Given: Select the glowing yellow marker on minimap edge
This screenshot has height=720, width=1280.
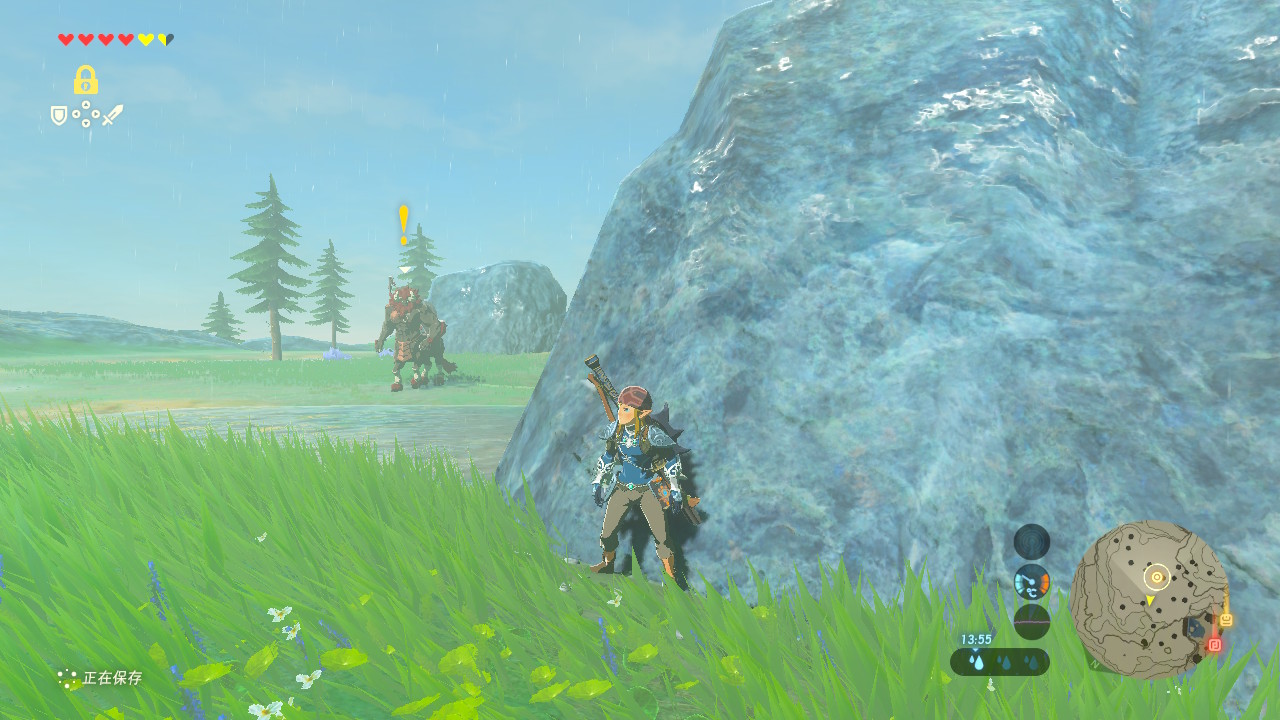Looking at the screenshot, I should click(x=1226, y=620).
